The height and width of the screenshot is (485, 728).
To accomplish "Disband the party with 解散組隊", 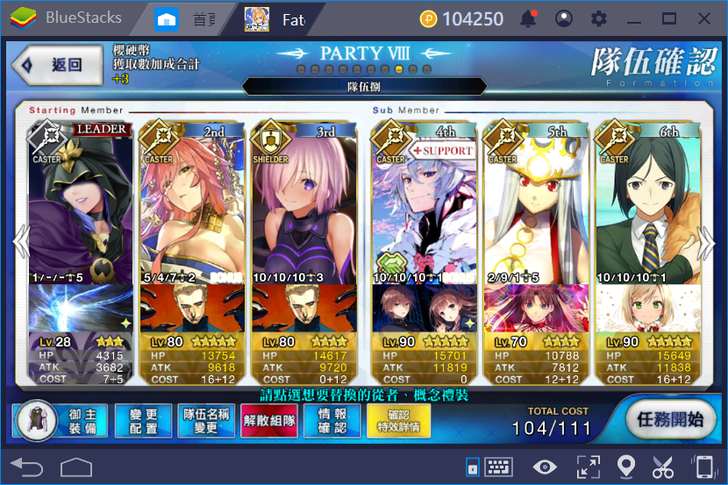I will [x=270, y=421].
